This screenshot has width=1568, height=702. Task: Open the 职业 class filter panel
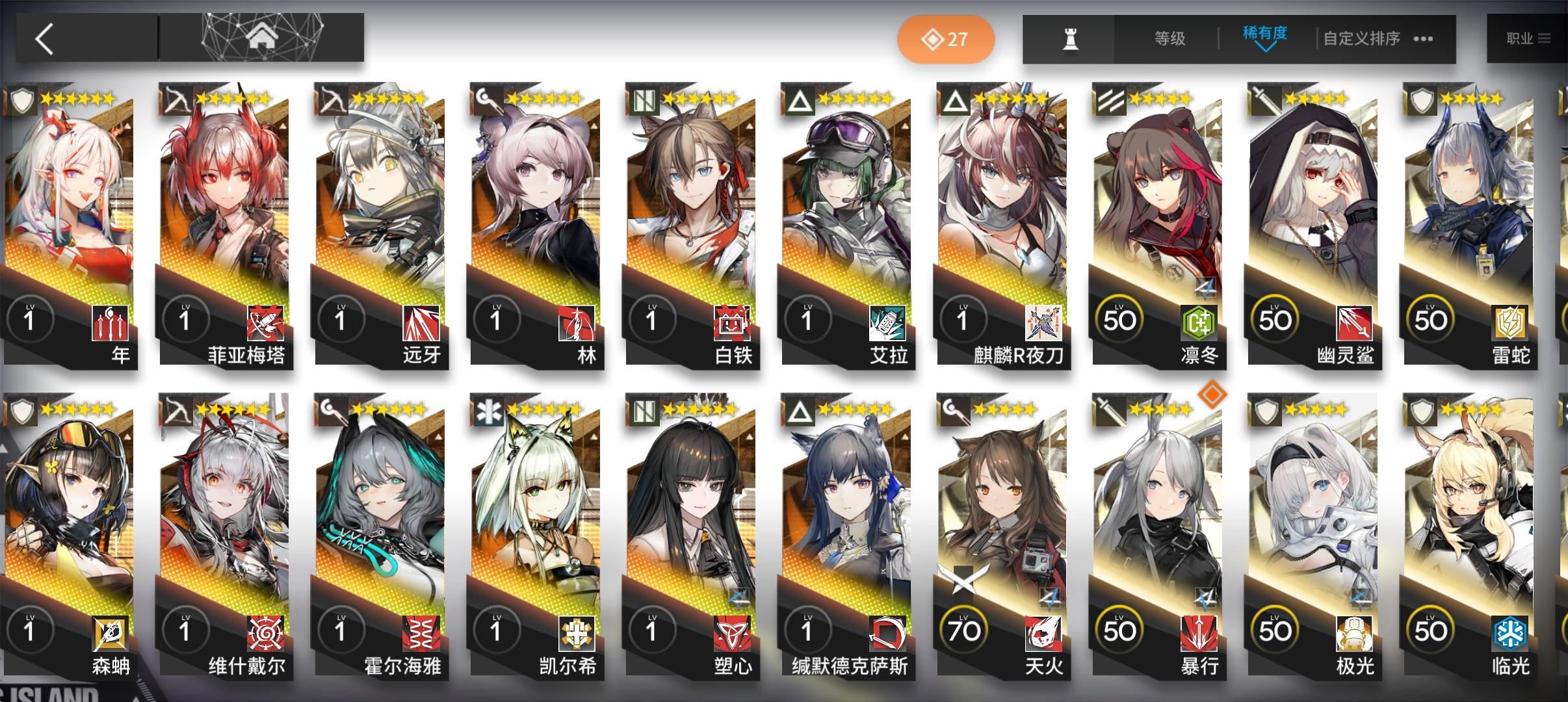click(x=1524, y=38)
